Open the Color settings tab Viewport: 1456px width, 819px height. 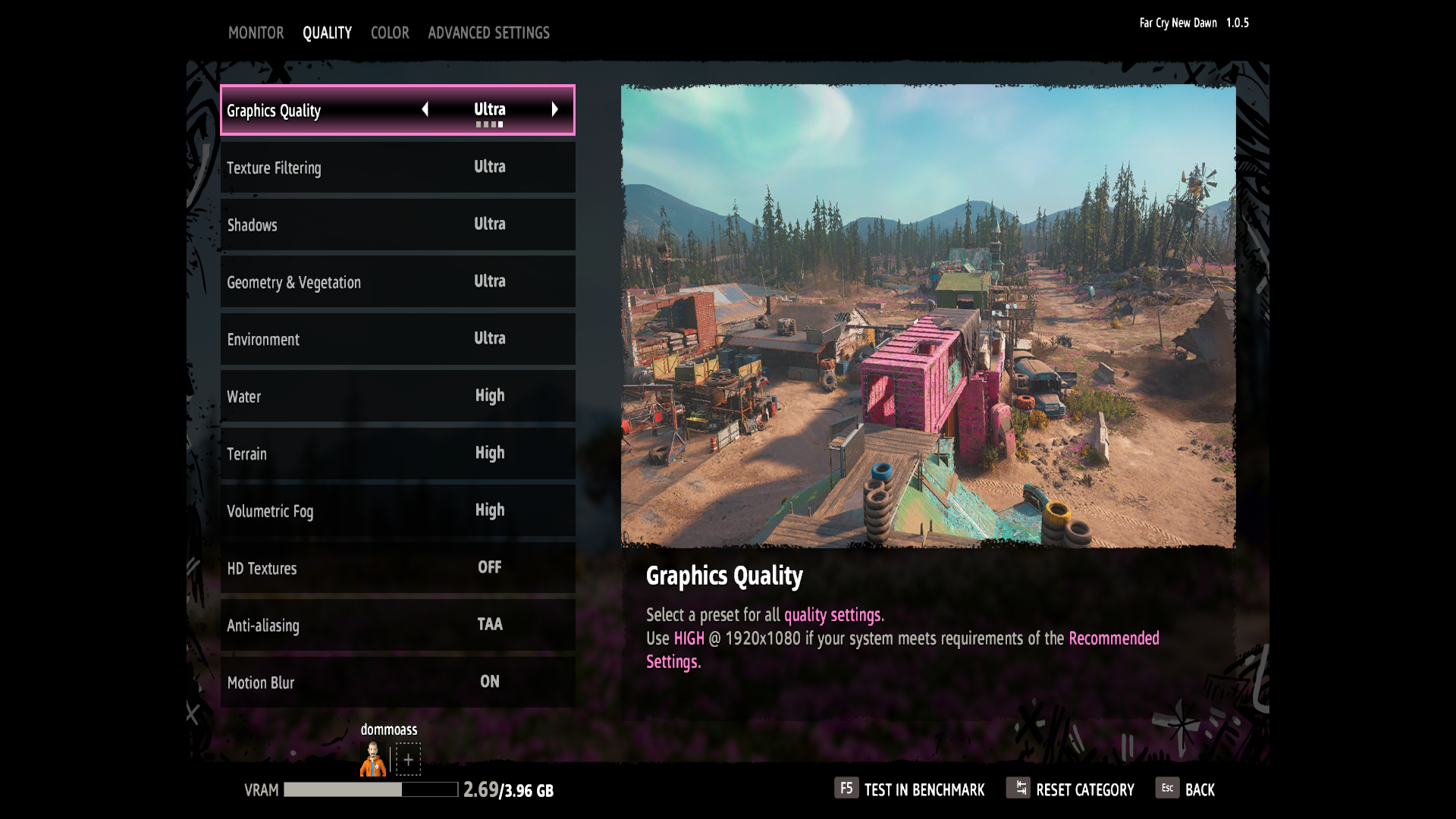click(x=390, y=33)
